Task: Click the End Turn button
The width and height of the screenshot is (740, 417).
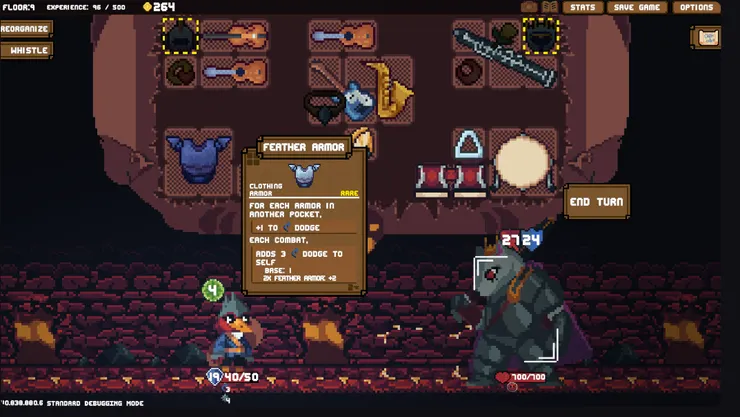Action: pos(596,202)
